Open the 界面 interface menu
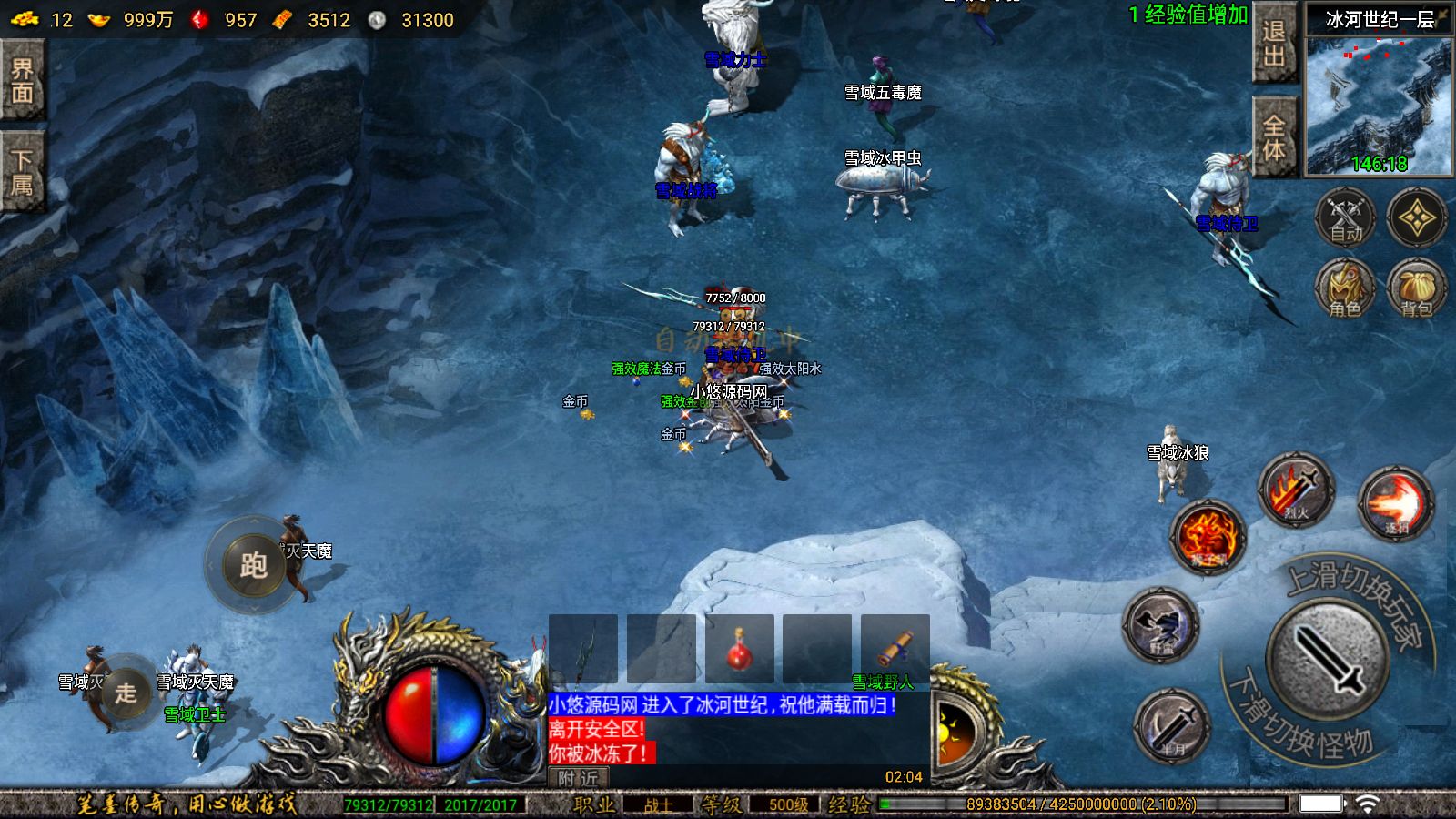This screenshot has width=1456, height=819. (23, 80)
